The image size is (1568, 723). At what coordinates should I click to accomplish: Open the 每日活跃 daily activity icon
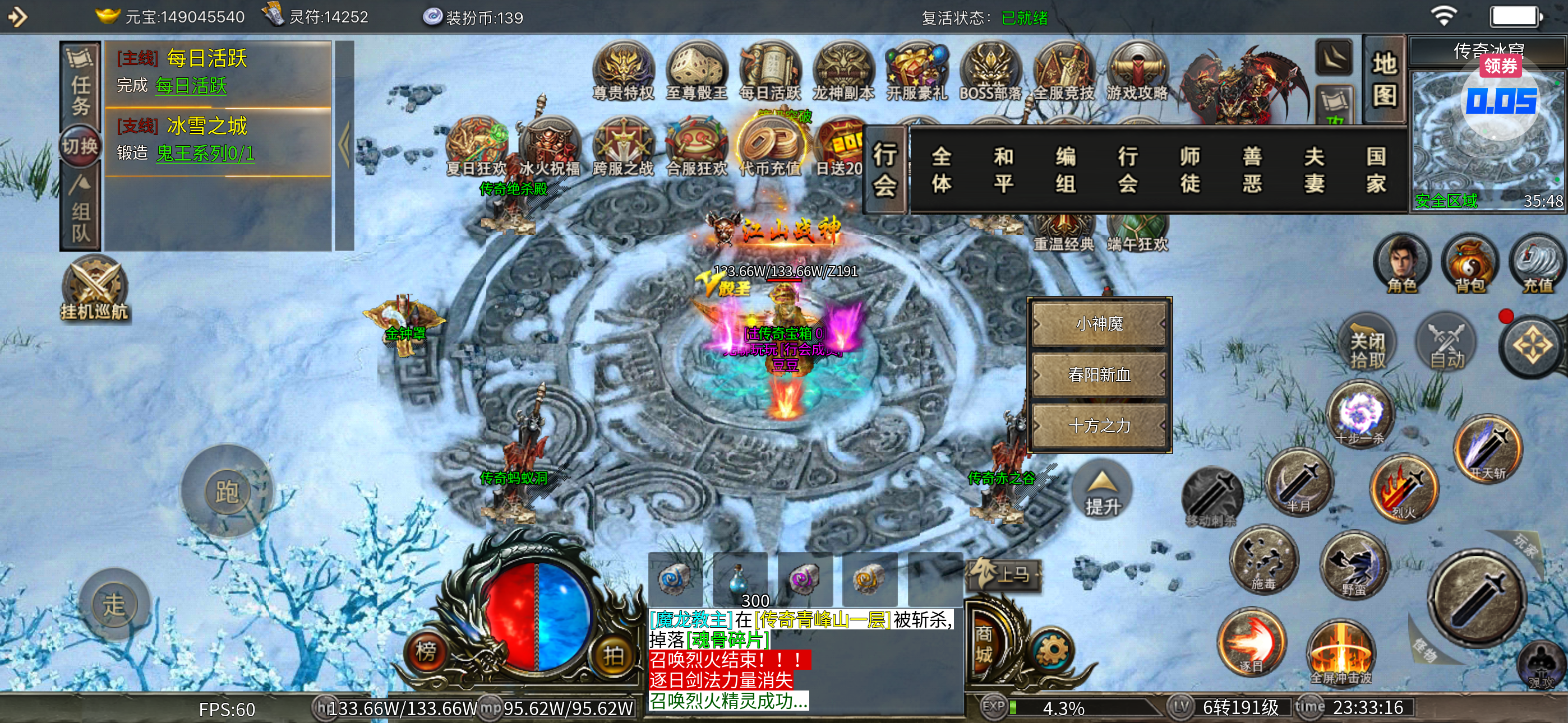point(770,70)
